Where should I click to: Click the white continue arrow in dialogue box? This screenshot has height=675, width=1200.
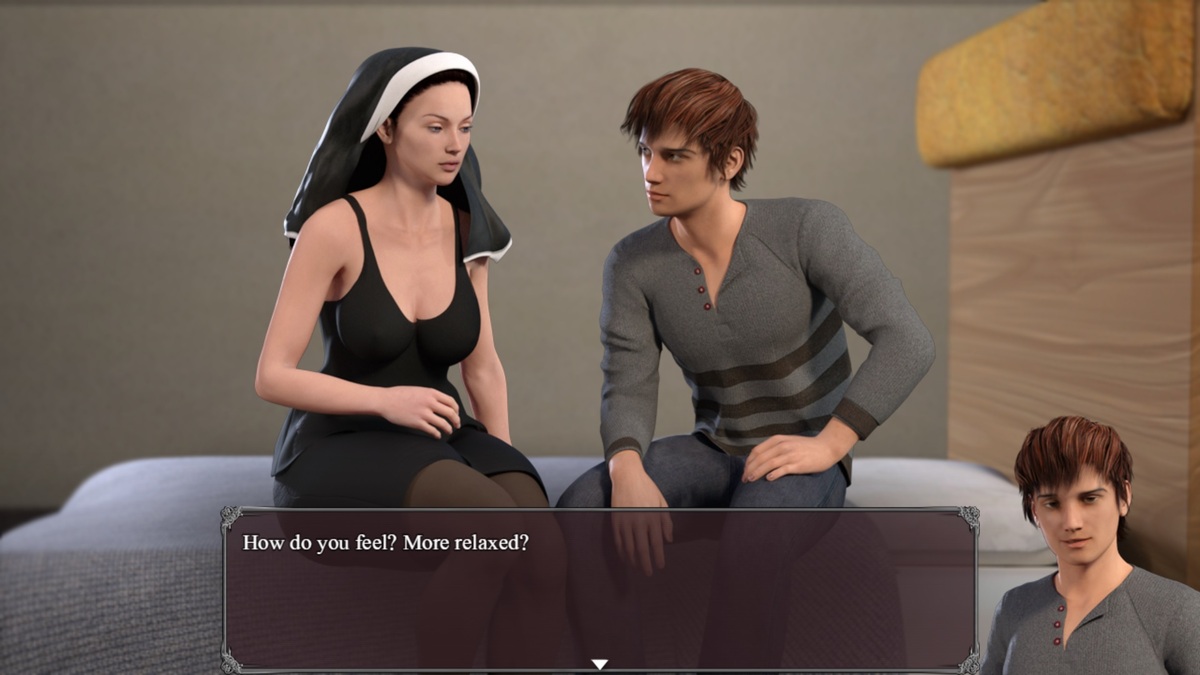click(599, 664)
